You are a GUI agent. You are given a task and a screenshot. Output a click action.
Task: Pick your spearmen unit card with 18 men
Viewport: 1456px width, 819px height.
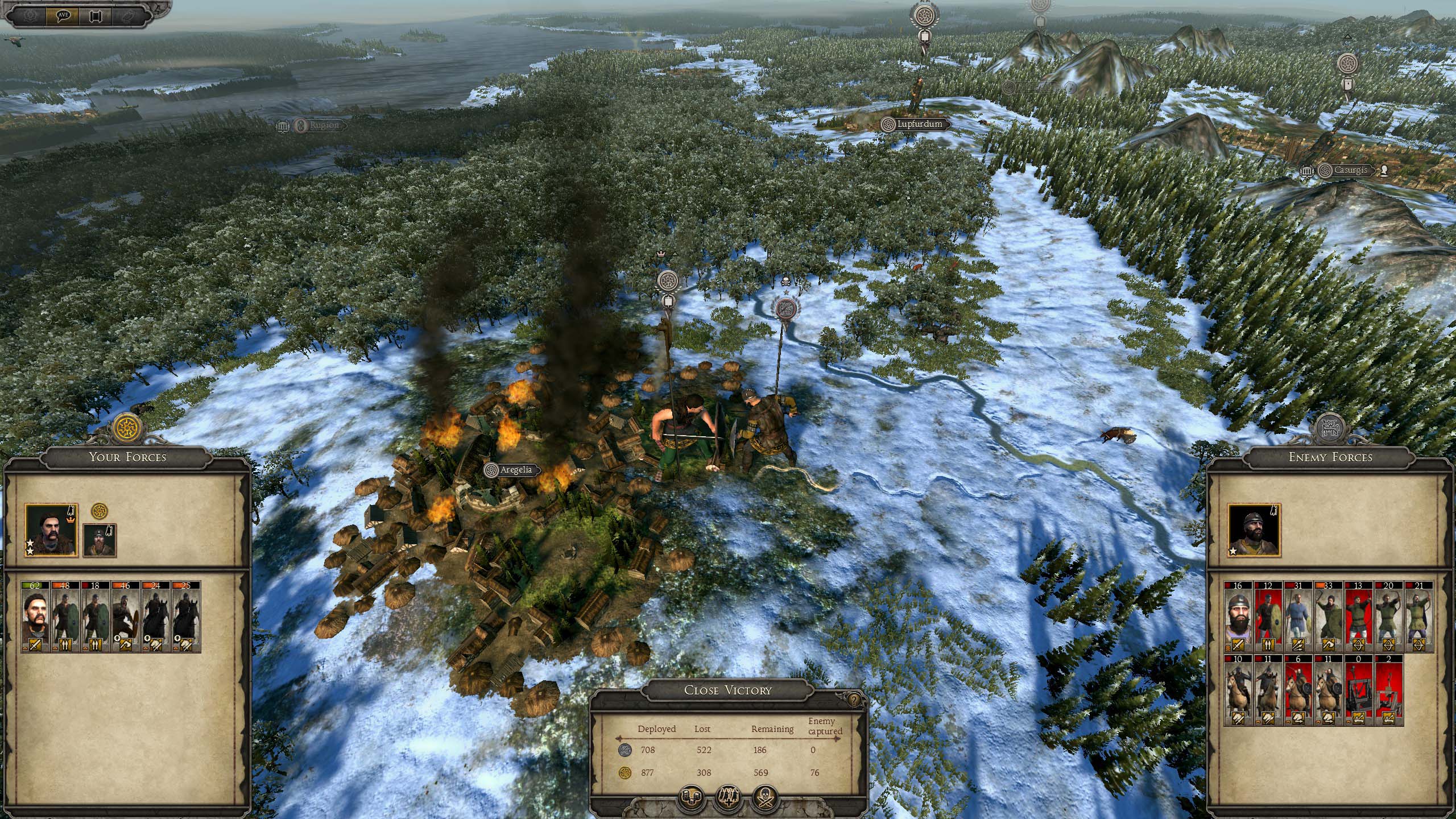[x=96, y=617]
